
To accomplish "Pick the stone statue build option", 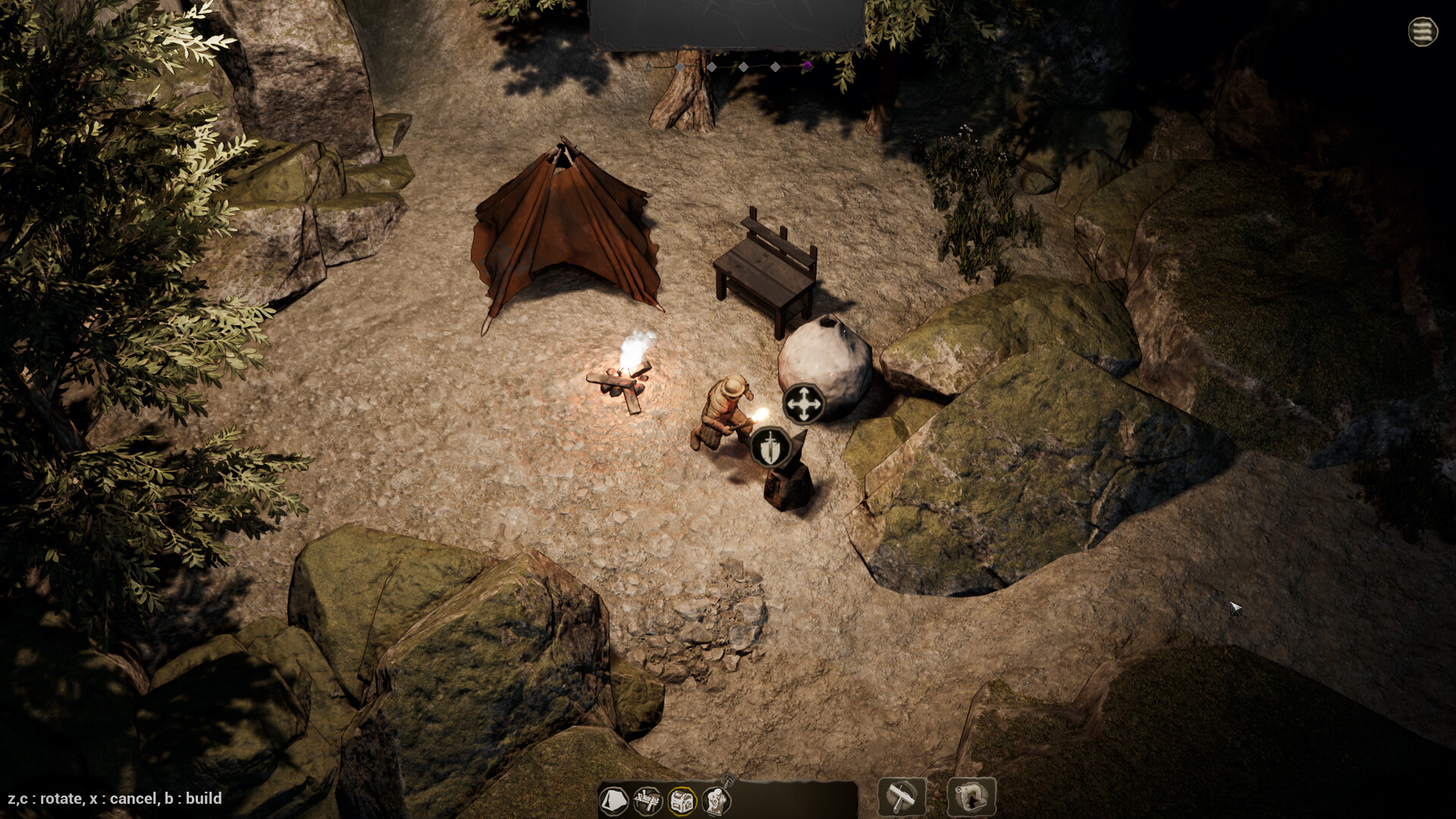I will 715,799.
